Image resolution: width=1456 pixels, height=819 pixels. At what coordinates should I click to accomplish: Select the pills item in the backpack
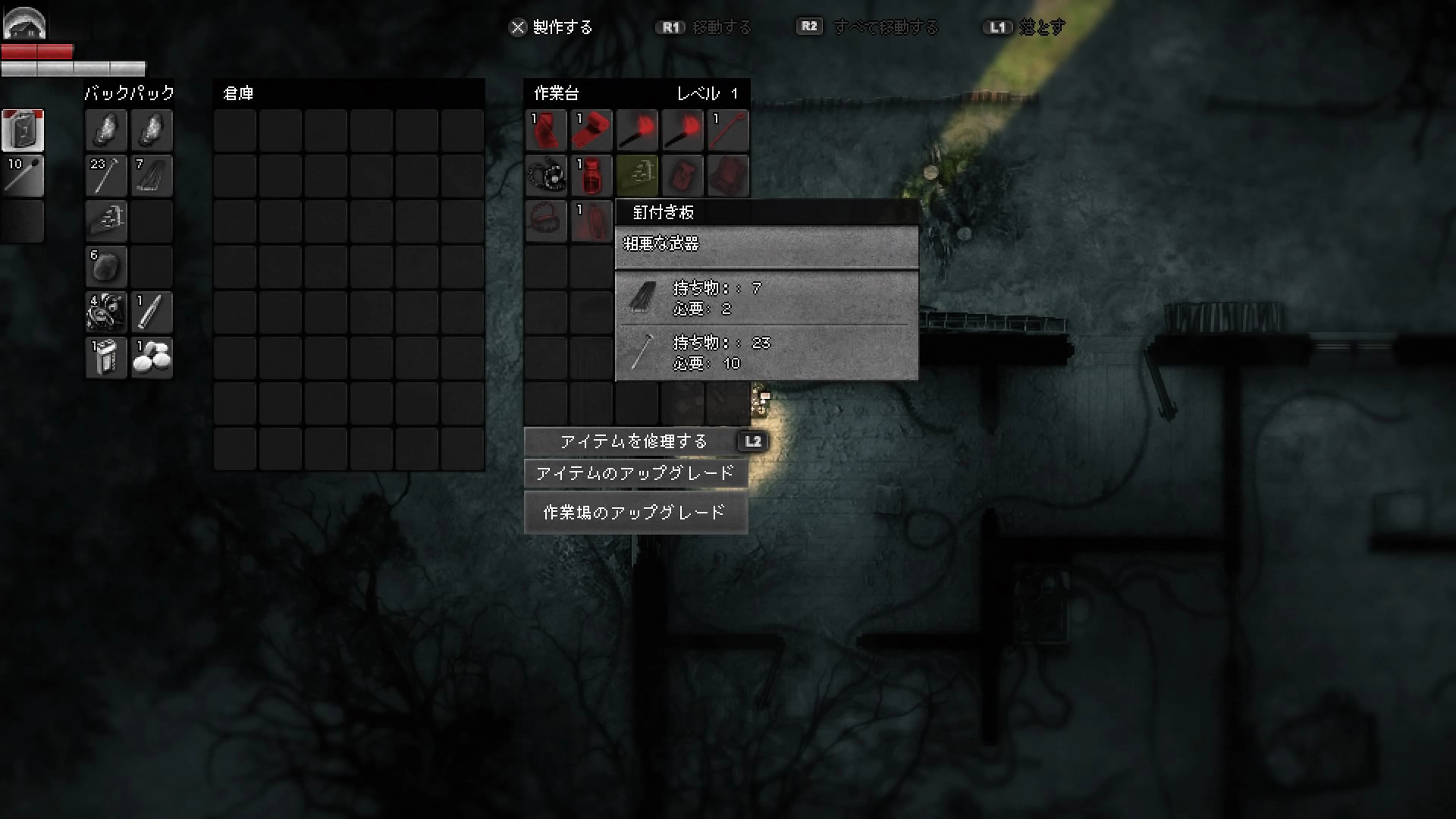coord(152,357)
